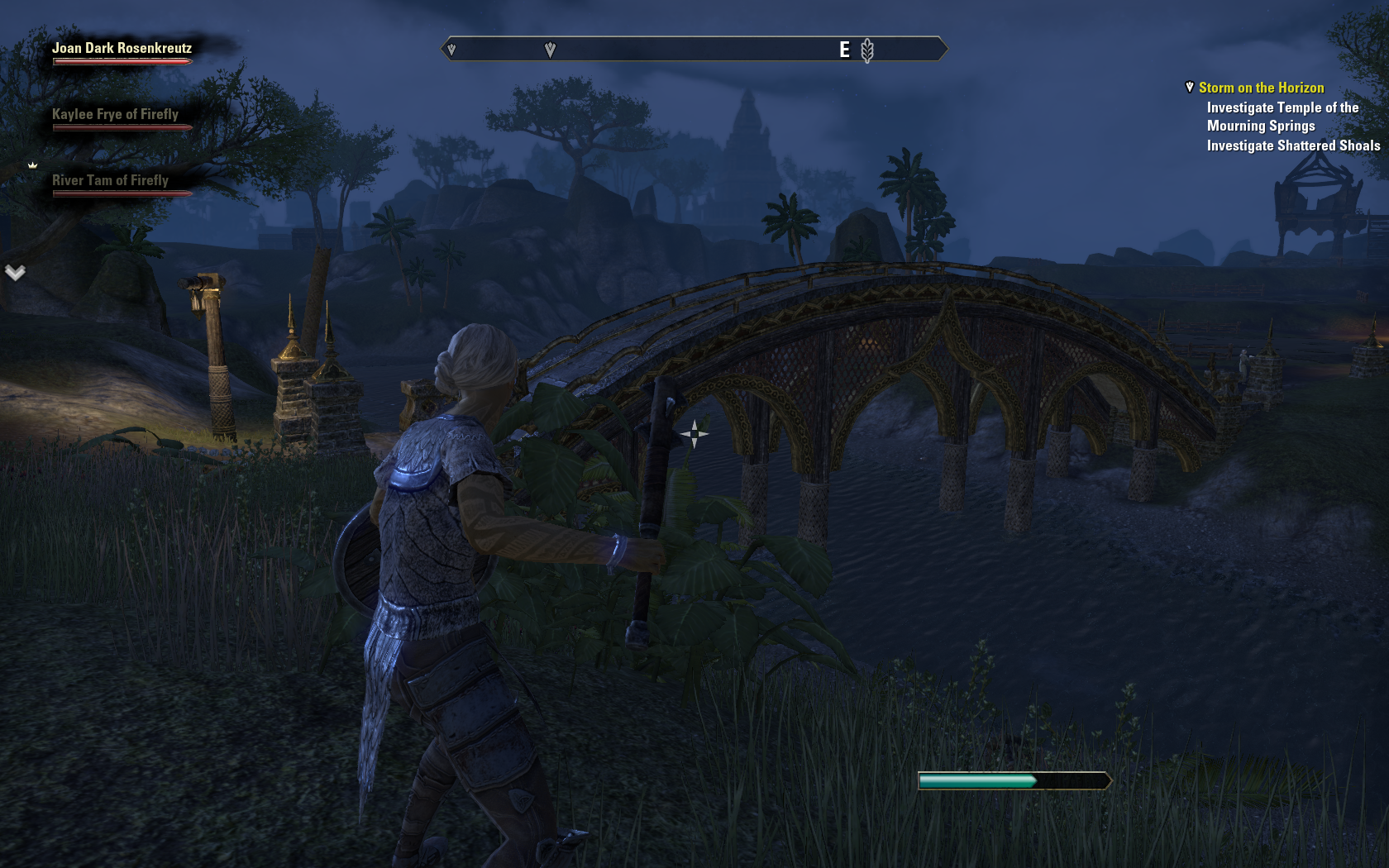The image size is (1389, 868).
Task: Select River Tam of Firefly group member
Action: (x=110, y=181)
